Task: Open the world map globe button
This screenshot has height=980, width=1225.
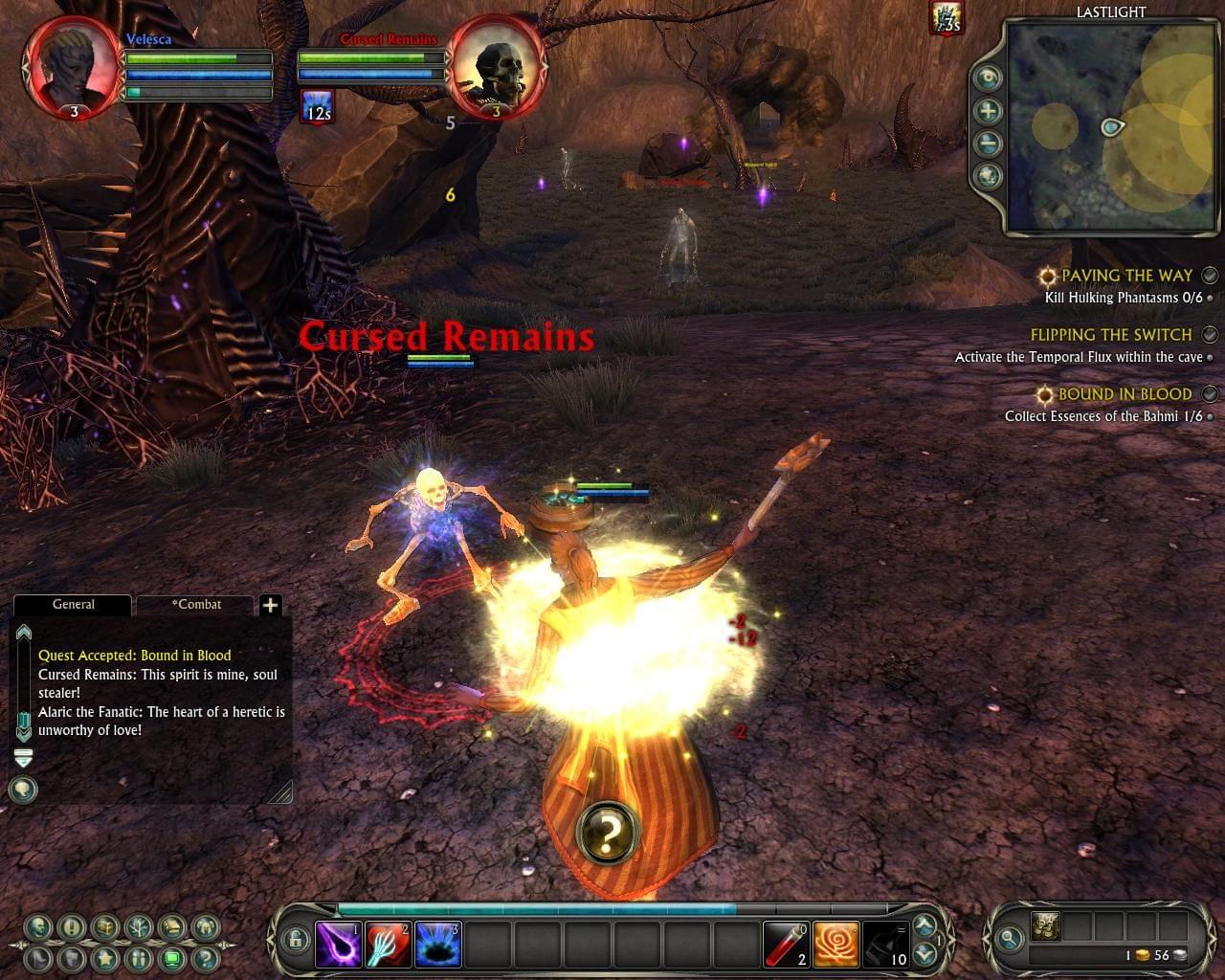Action: point(988,176)
